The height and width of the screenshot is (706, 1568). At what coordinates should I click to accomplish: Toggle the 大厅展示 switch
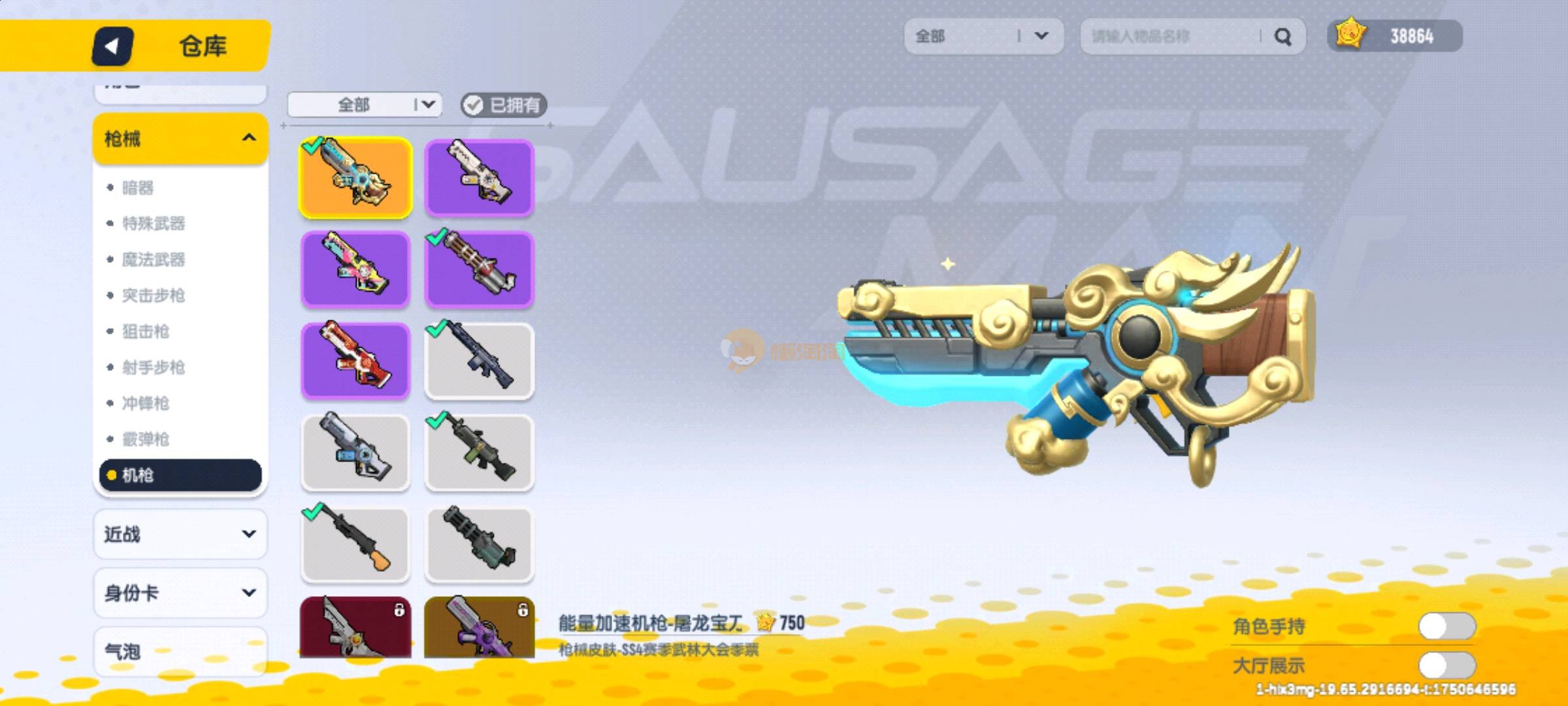pos(1446,665)
